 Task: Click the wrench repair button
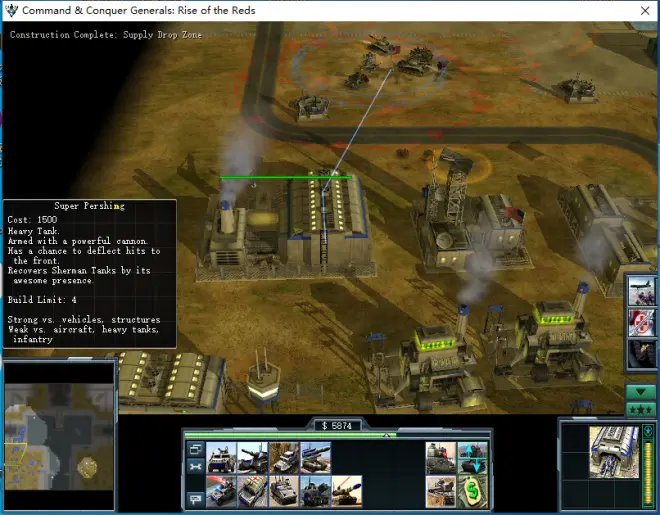(x=194, y=466)
